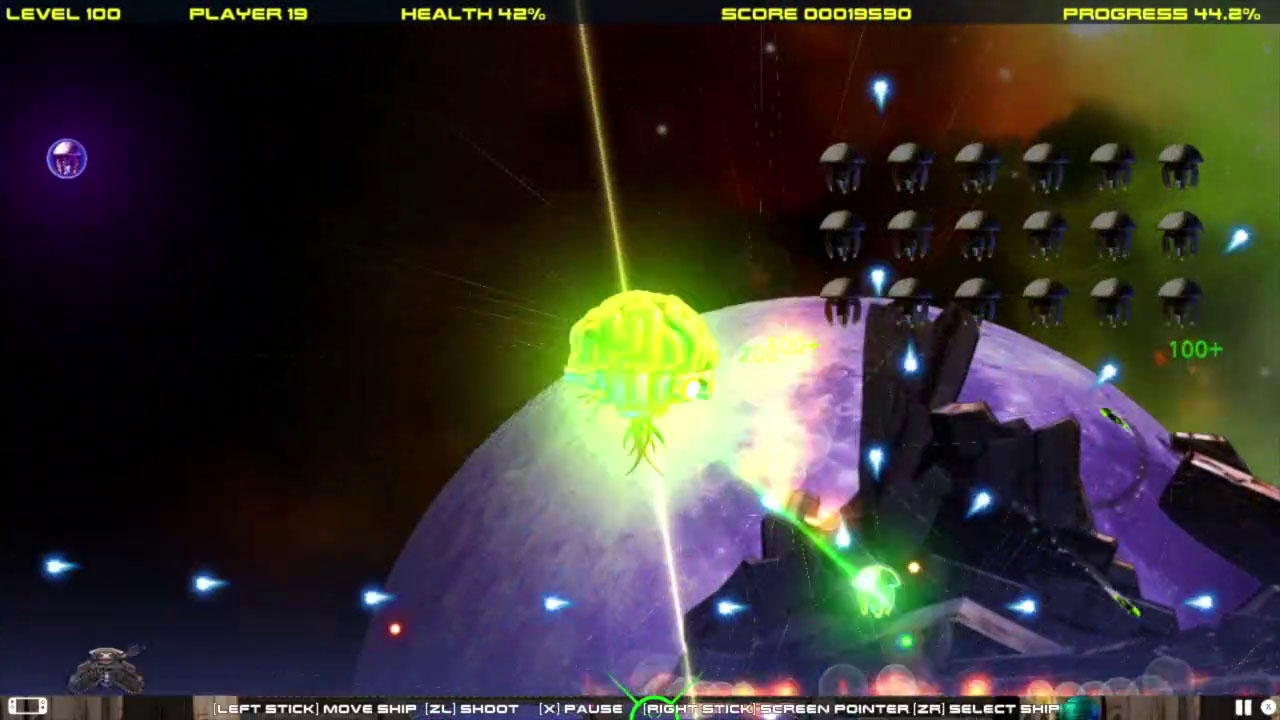Toggle shooting via the [ZL] SHOOT hint
Image resolution: width=1280 pixels, height=720 pixels.
pyautogui.click(x=473, y=708)
